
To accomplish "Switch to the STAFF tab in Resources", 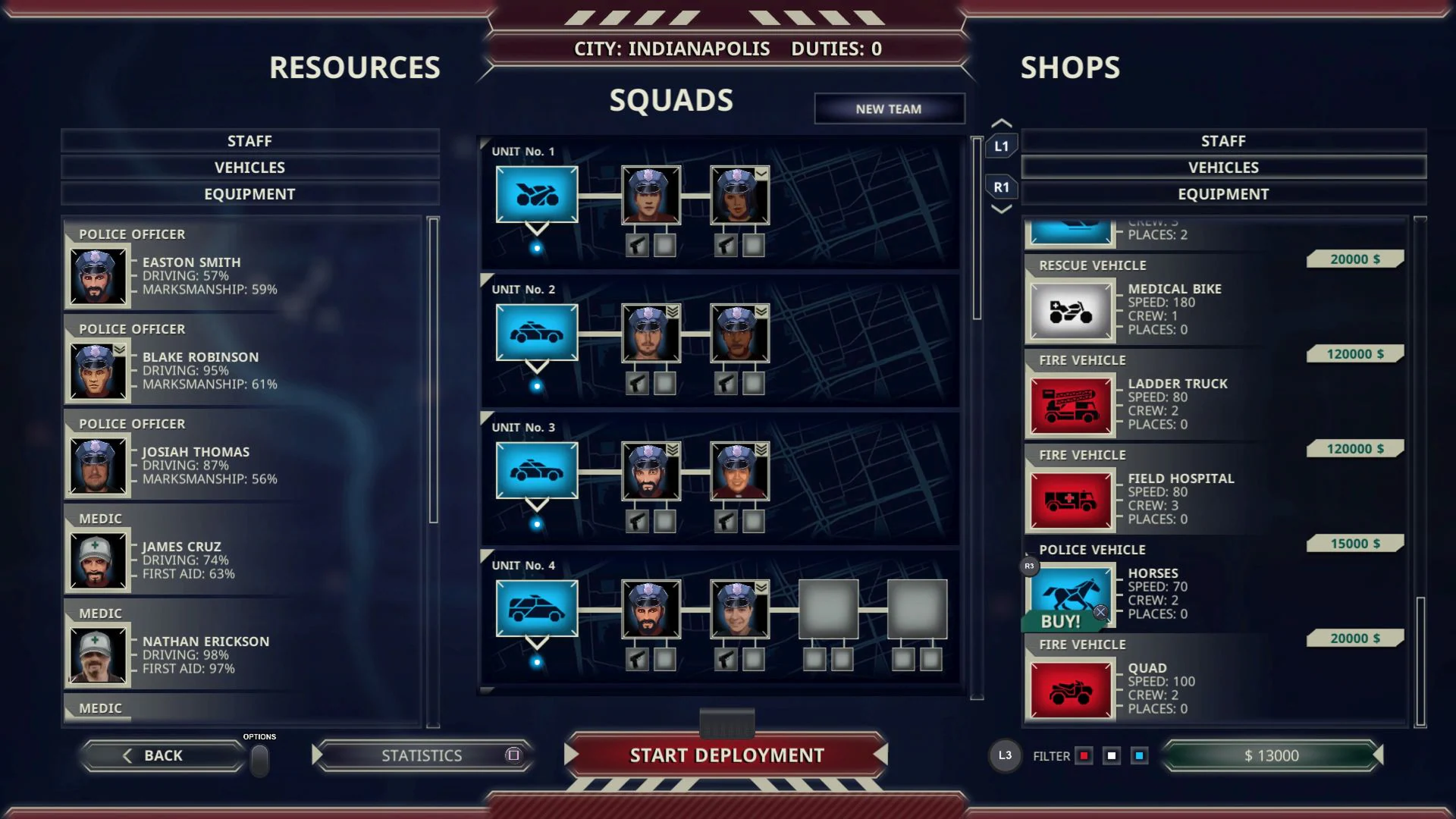I will tap(250, 140).
